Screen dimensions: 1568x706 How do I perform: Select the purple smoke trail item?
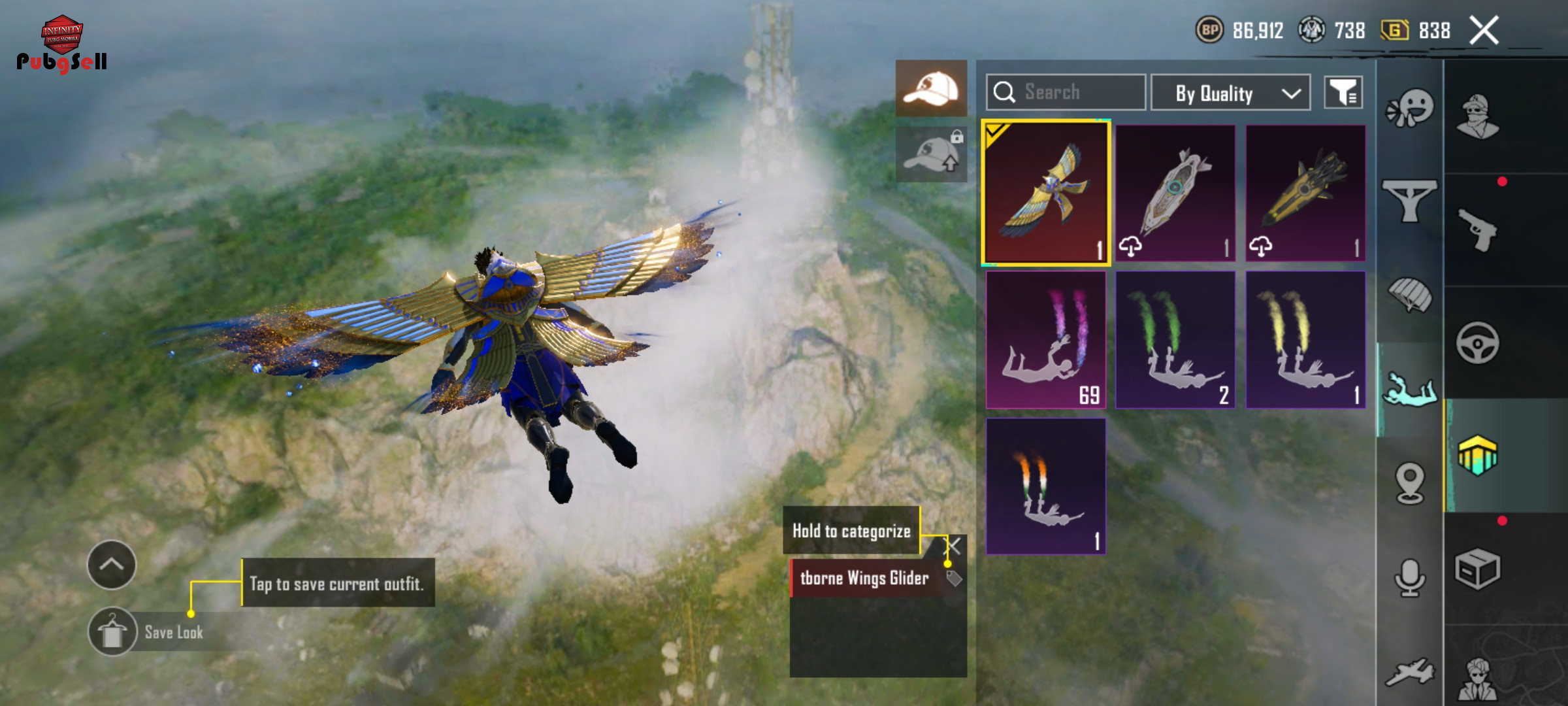click(1045, 340)
